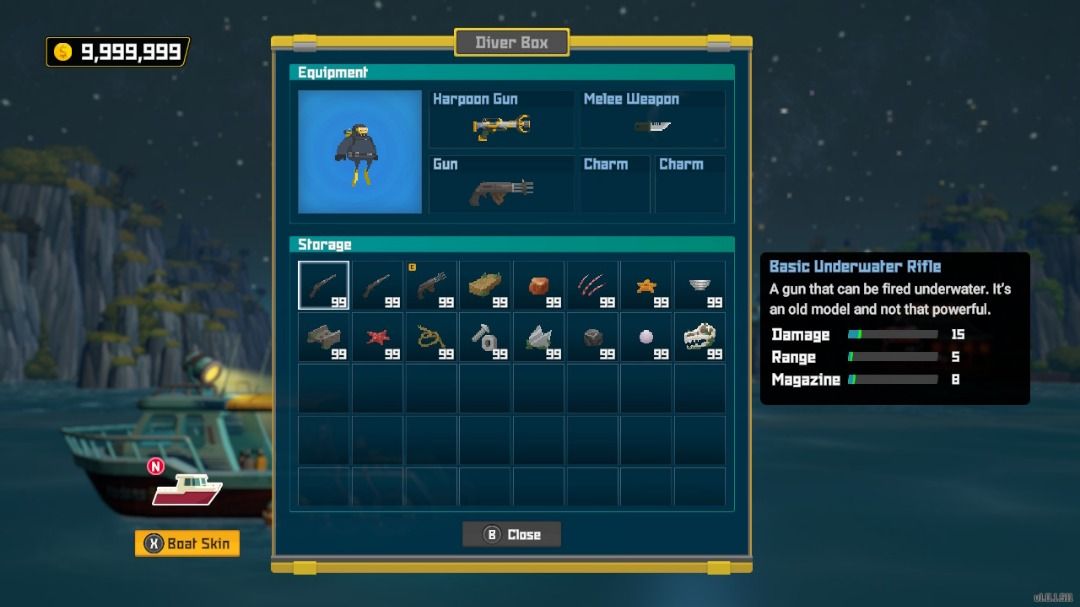Select the bolt and nut item

486,337
